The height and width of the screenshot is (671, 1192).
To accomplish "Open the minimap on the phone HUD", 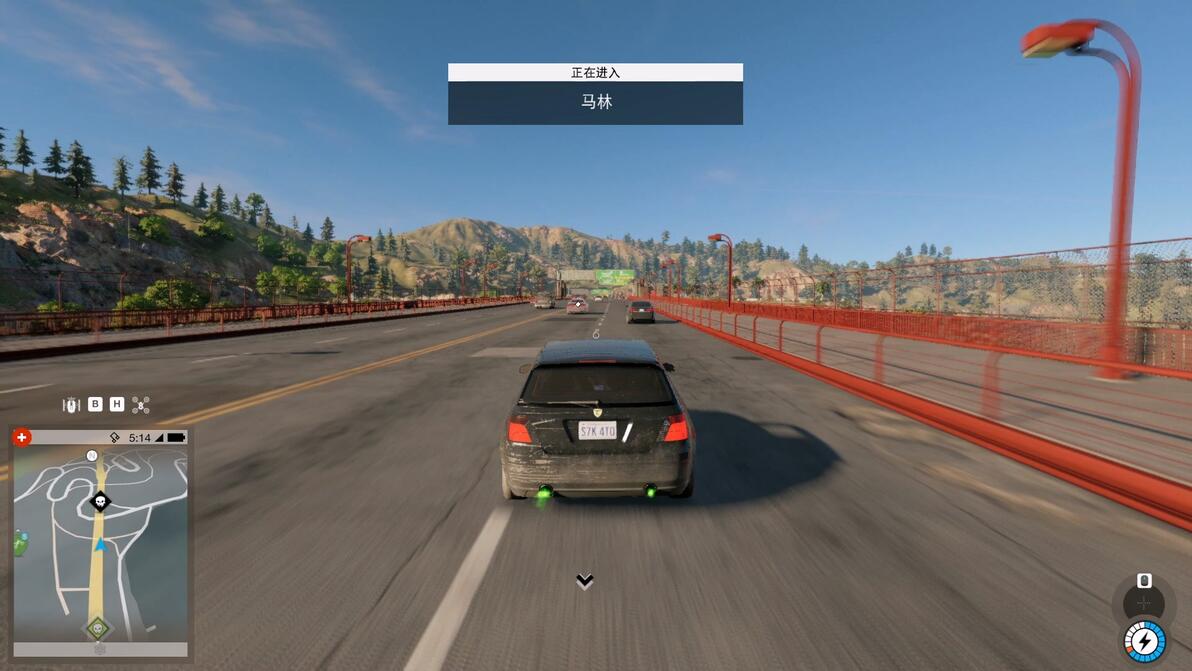I will [x=100, y=545].
